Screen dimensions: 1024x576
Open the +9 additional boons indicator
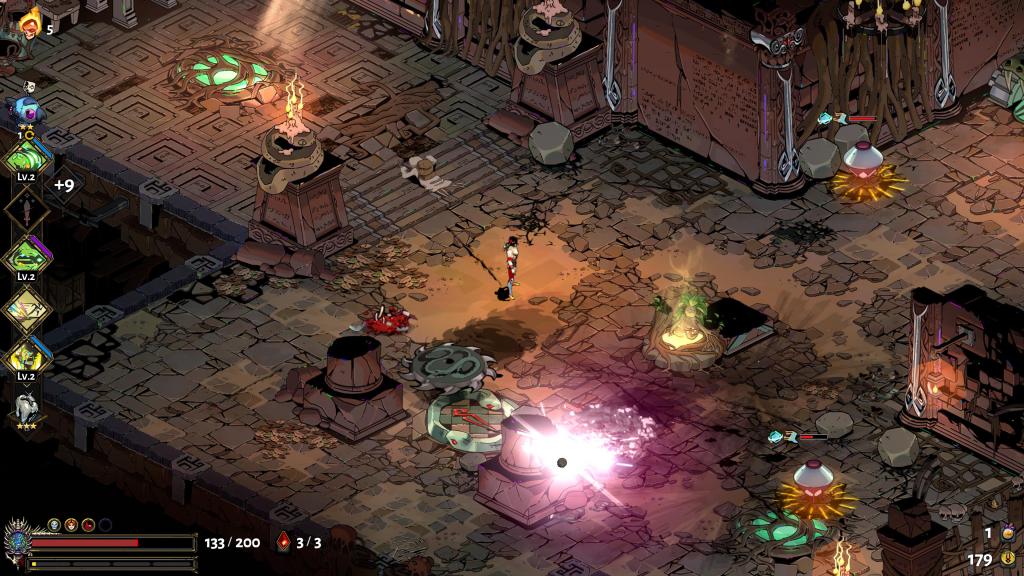click(64, 185)
